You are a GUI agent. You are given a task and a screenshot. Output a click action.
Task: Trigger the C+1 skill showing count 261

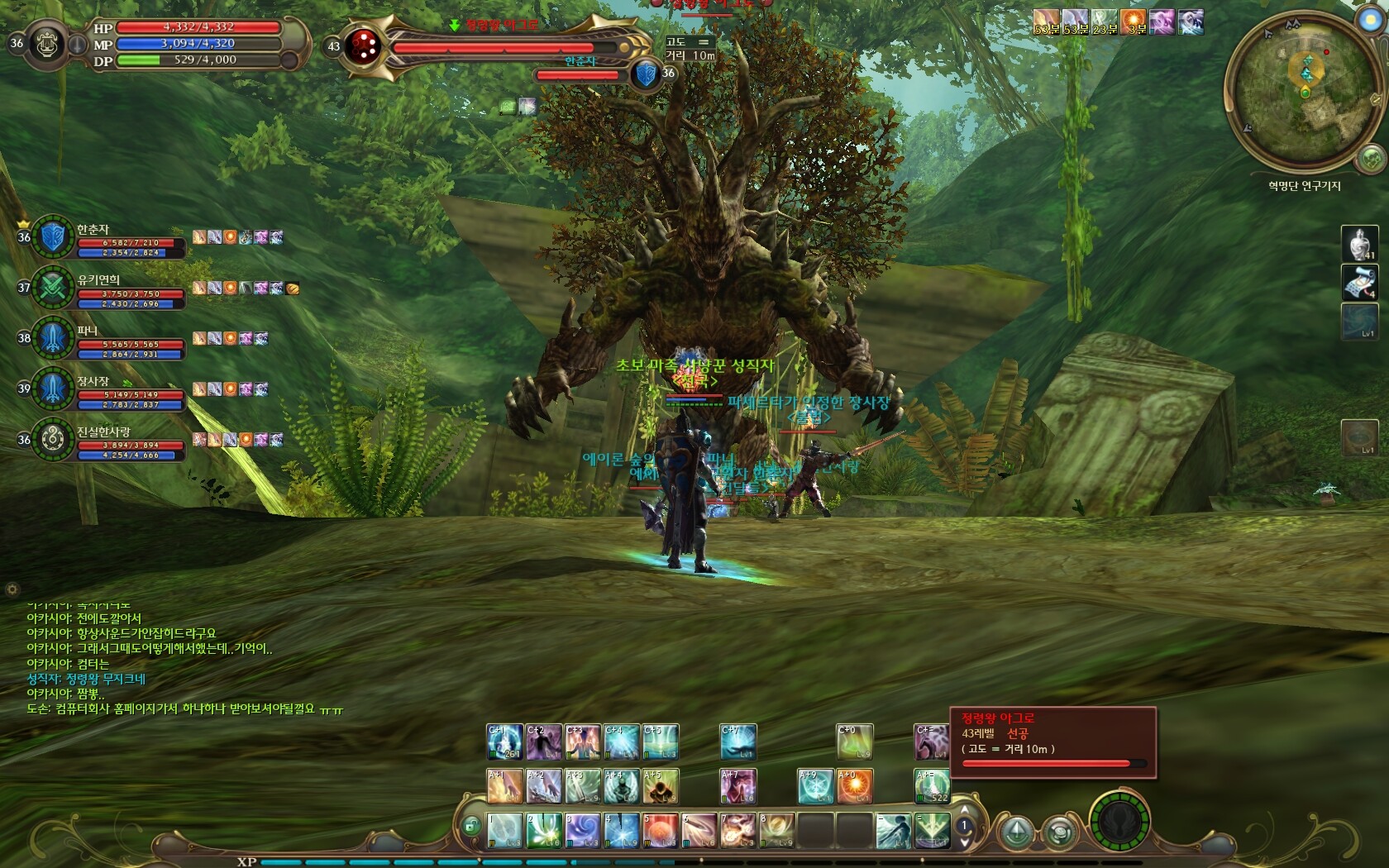(504, 742)
